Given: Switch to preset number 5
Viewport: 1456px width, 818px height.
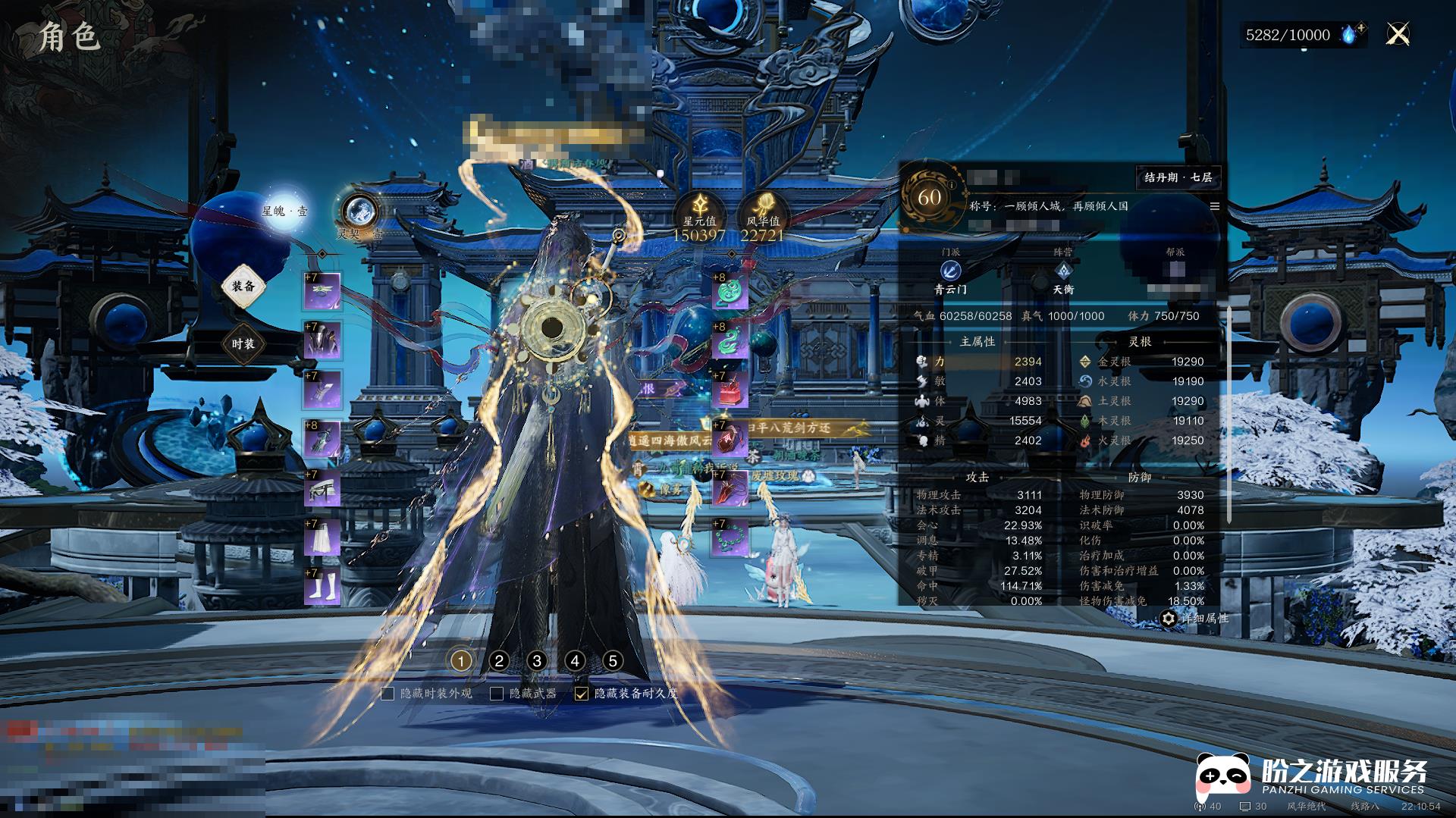Looking at the screenshot, I should pyautogui.click(x=613, y=661).
